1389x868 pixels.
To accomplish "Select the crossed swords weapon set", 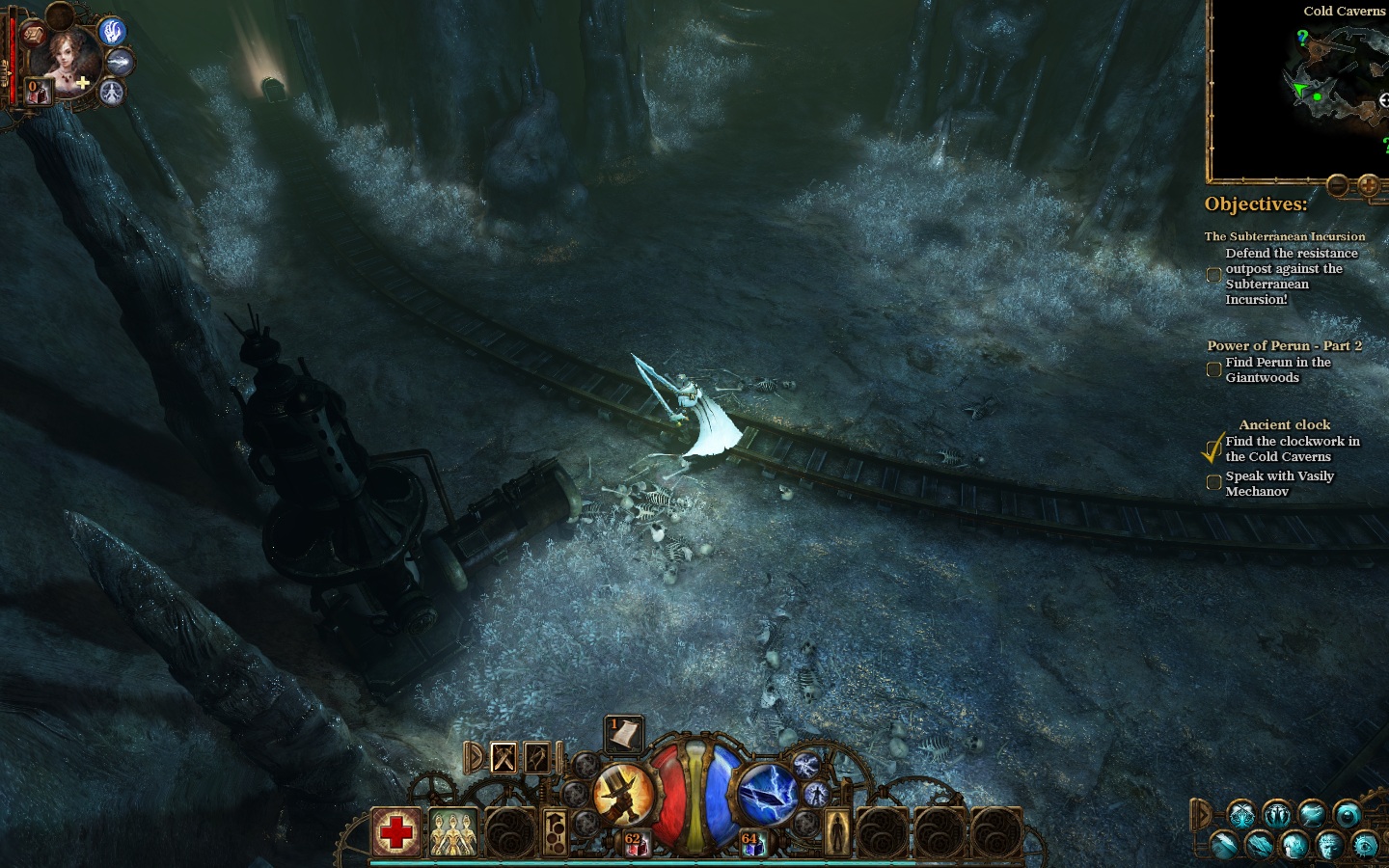I will point(504,758).
